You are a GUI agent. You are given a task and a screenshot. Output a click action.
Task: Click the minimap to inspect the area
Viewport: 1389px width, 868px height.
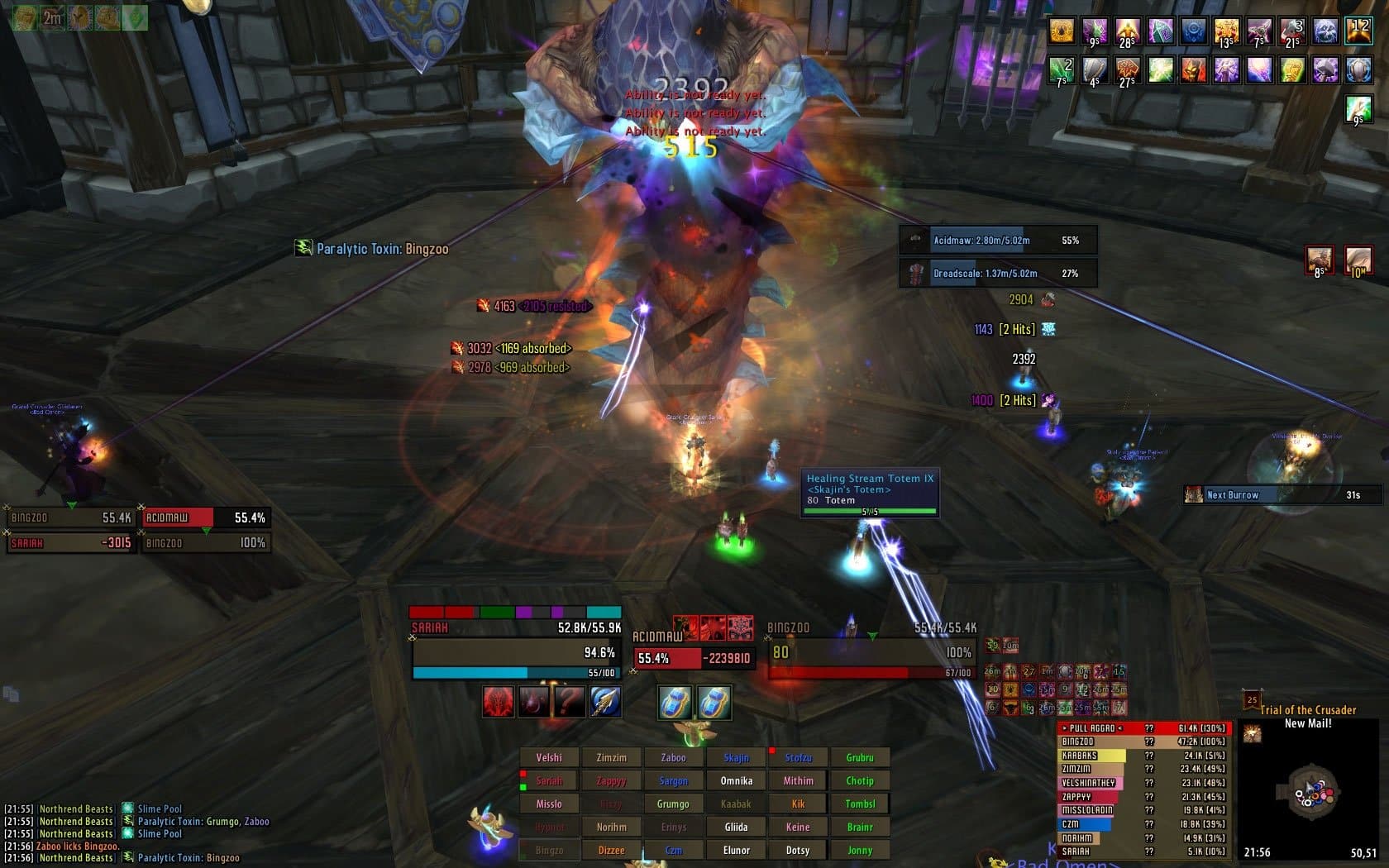click(x=1310, y=789)
